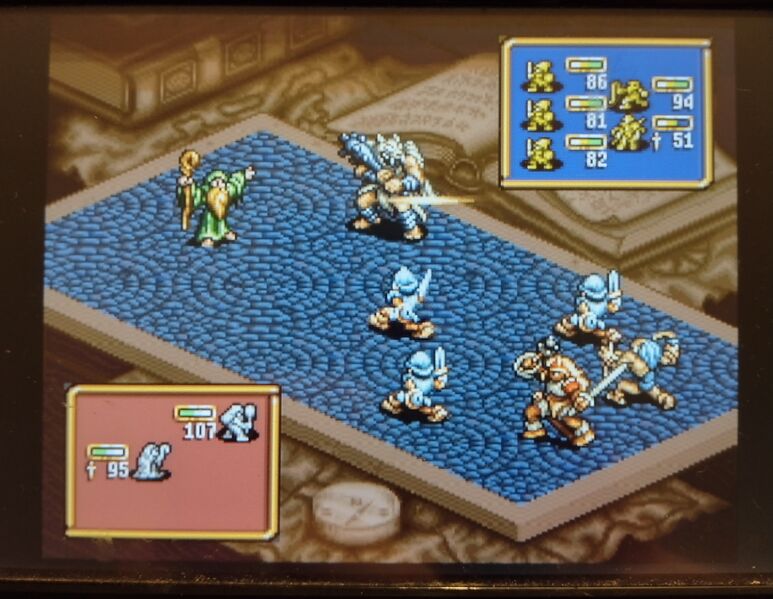Choose the white robed leader icon with 95 HP
The image size is (773, 599).
pyautogui.click(x=152, y=461)
